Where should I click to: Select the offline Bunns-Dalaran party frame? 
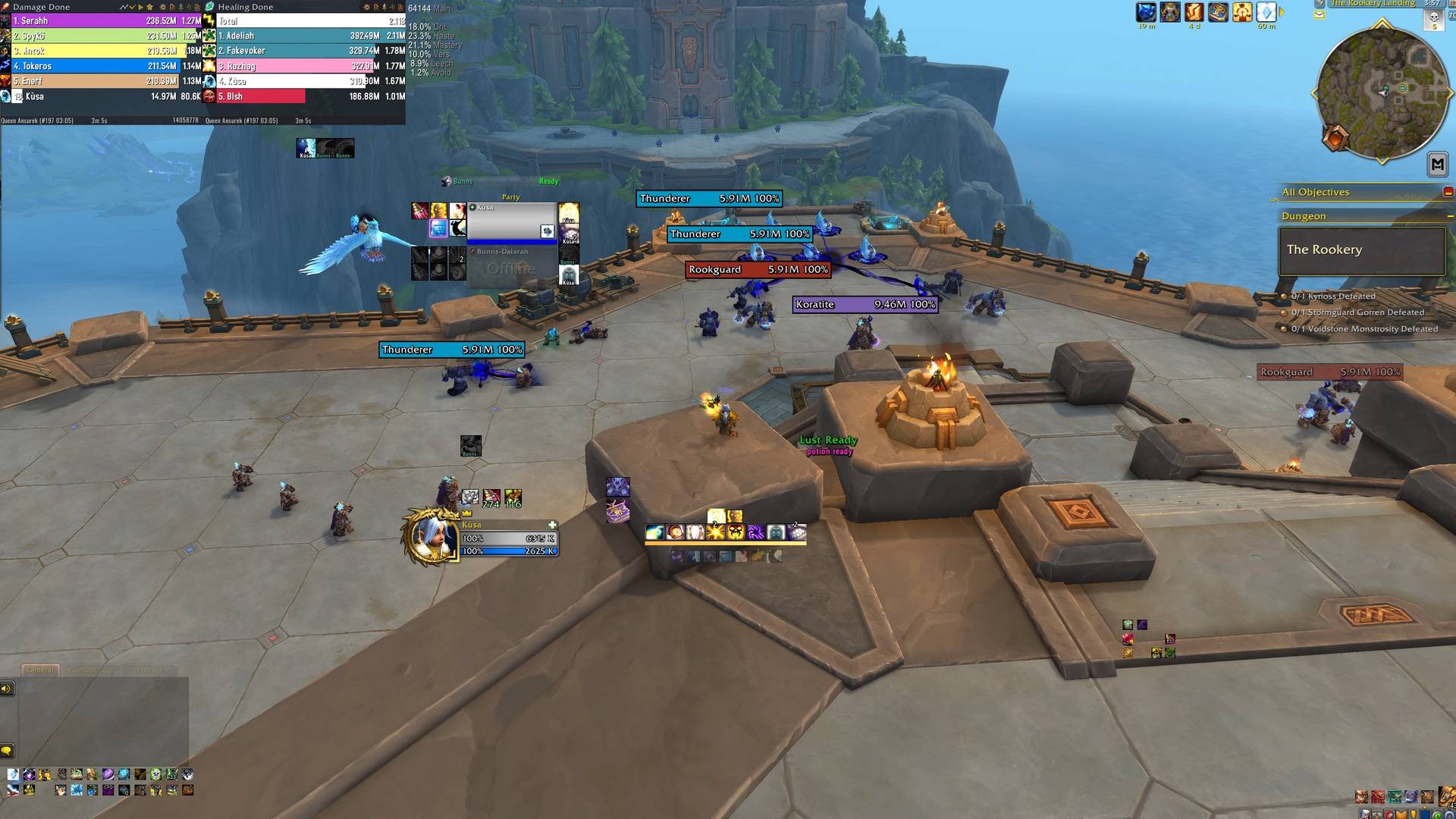[512, 267]
